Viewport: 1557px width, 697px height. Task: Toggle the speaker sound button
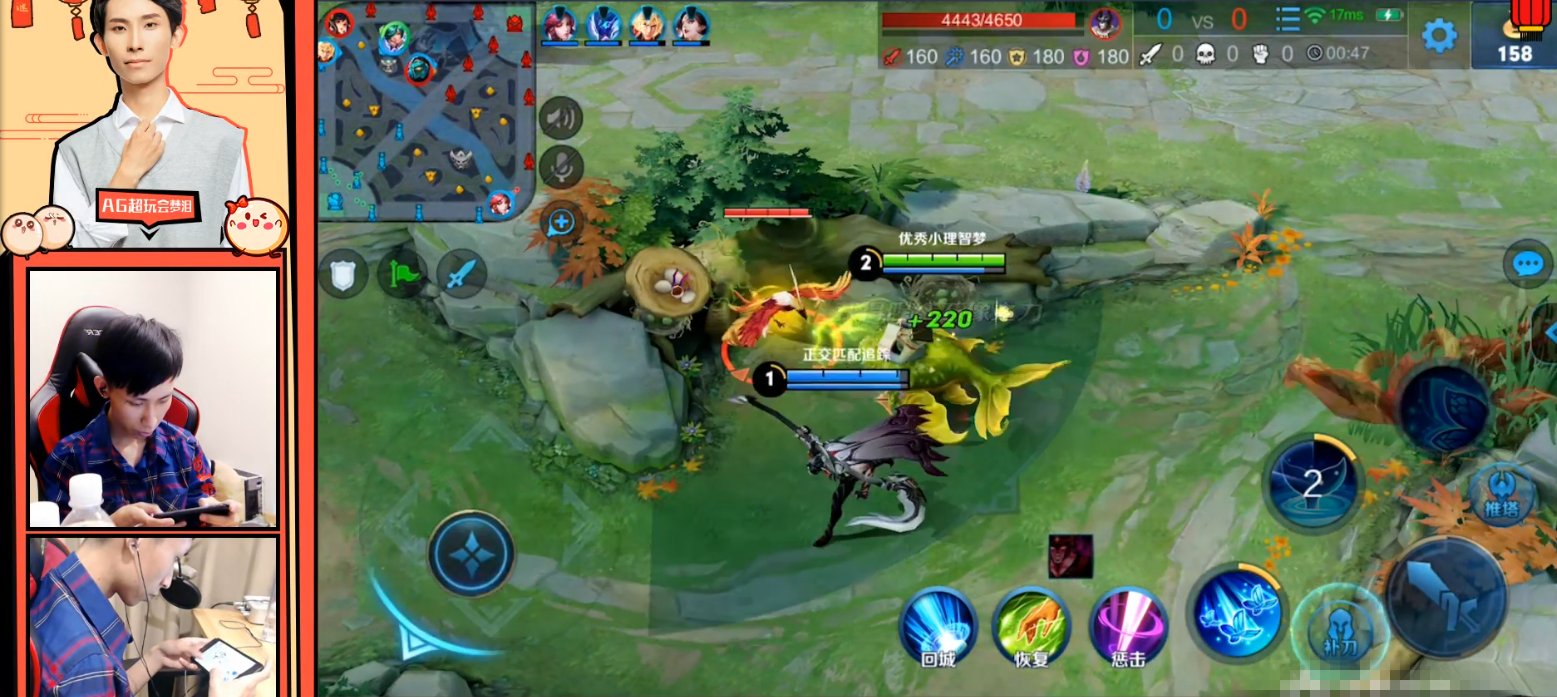tap(561, 120)
